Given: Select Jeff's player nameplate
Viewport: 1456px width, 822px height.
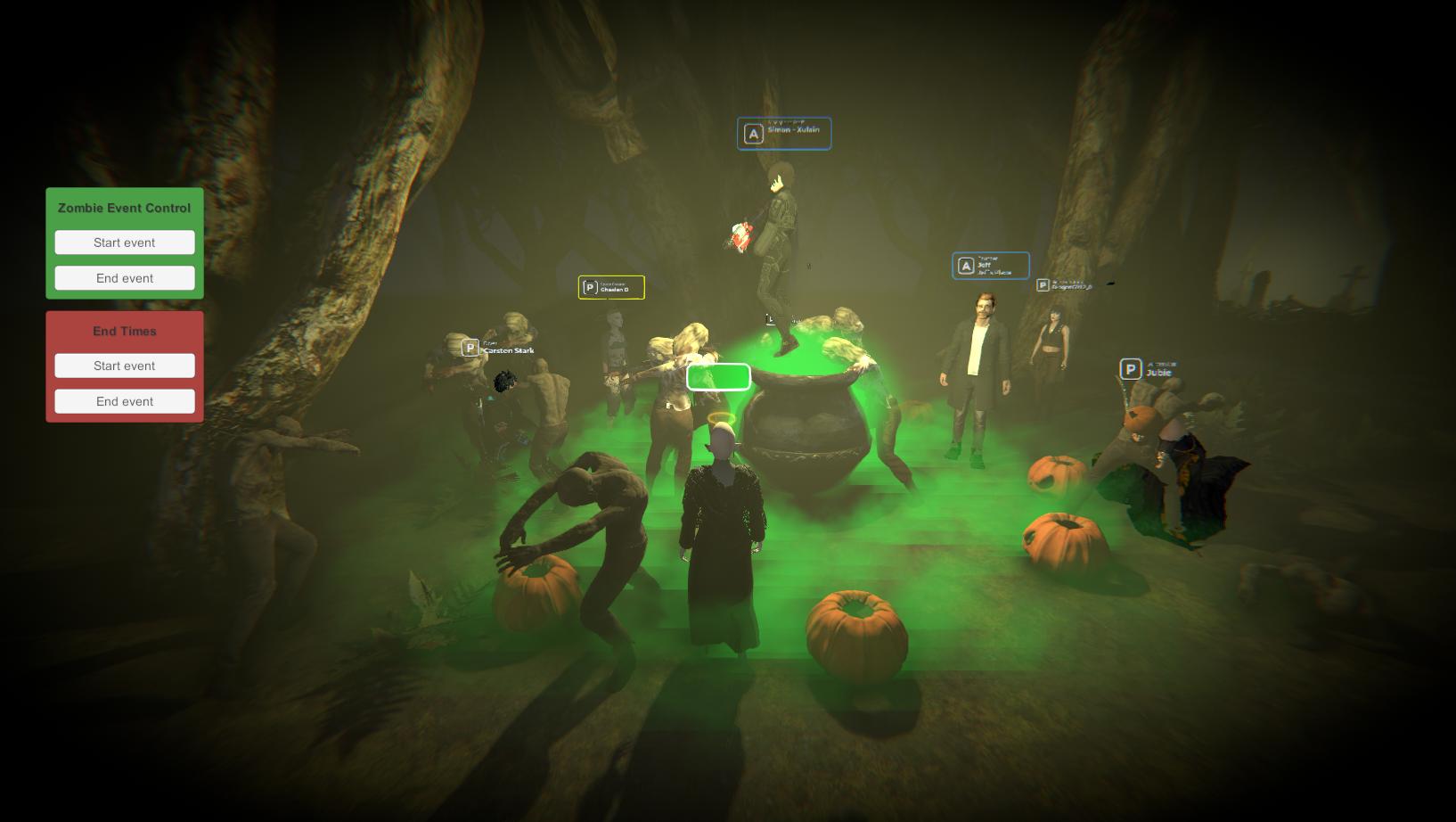Looking at the screenshot, I should pos(990,266).
